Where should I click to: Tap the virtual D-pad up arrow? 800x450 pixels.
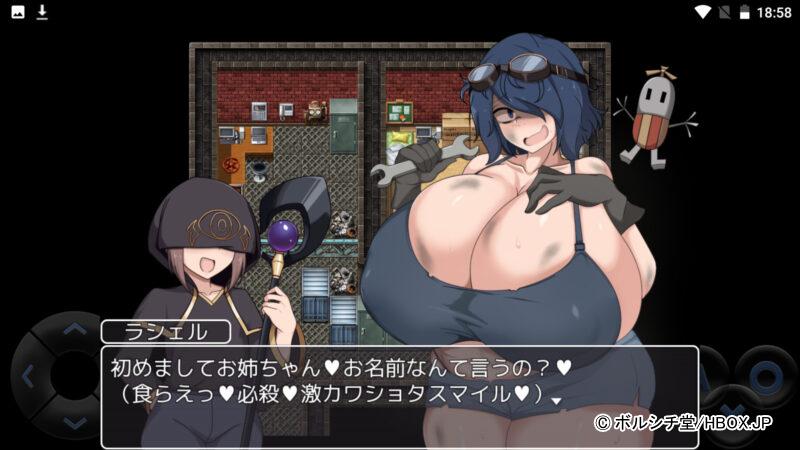pyautogui.click(x=74, y=331)
